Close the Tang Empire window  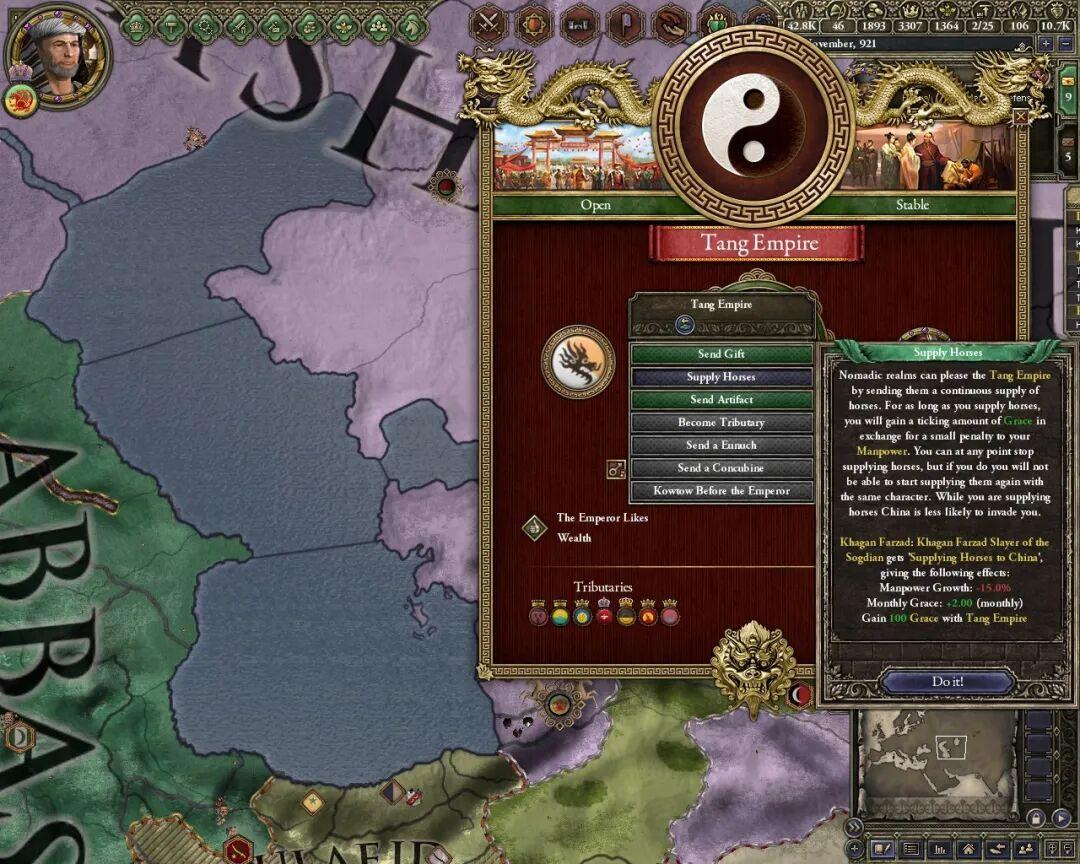click(1020, 117)
